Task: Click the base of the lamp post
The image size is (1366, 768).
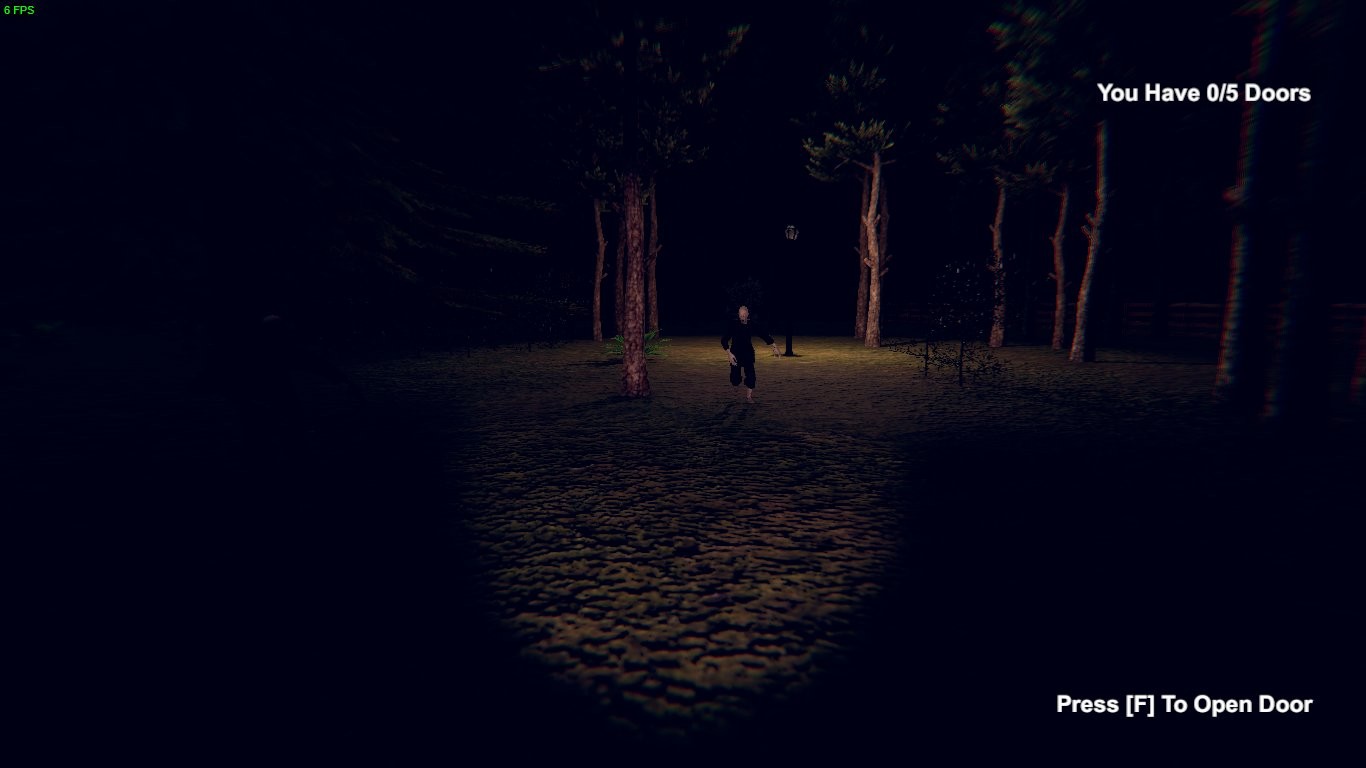Action: (x=789, y=352)
